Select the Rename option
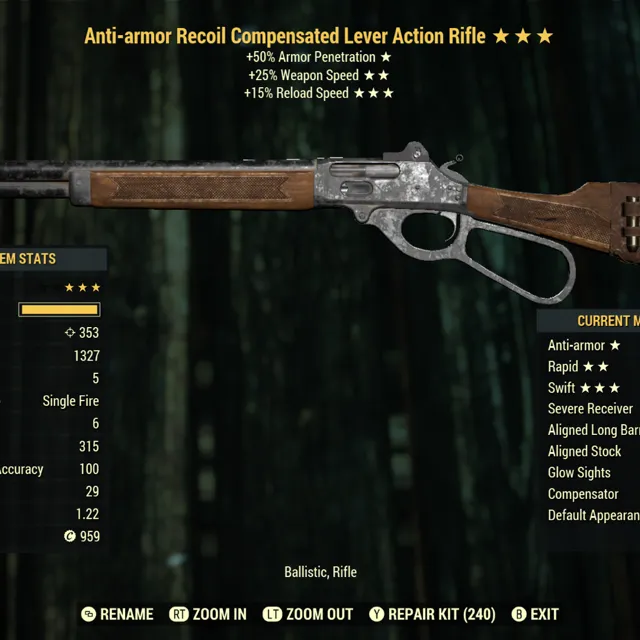 (117, 614)
